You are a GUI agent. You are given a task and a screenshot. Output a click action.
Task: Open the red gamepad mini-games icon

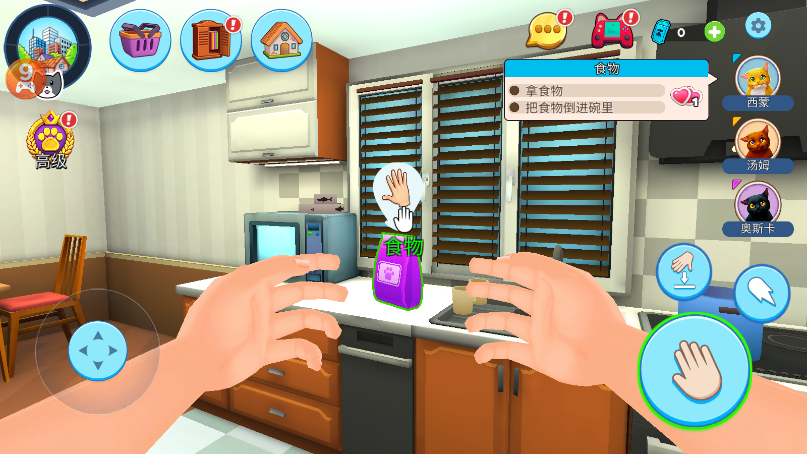[x=612, y=31]
